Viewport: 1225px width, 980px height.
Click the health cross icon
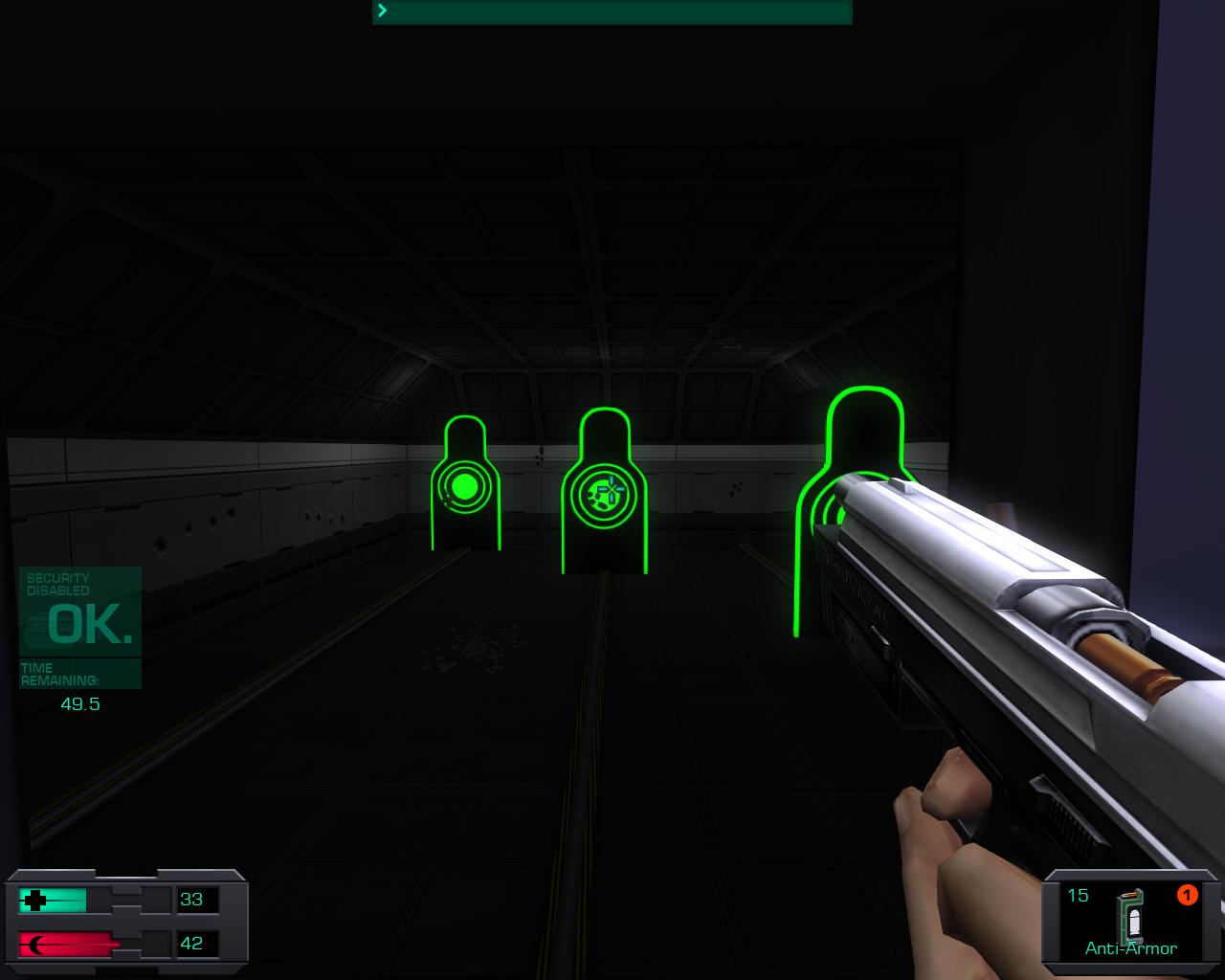click(x=34, y=900)
